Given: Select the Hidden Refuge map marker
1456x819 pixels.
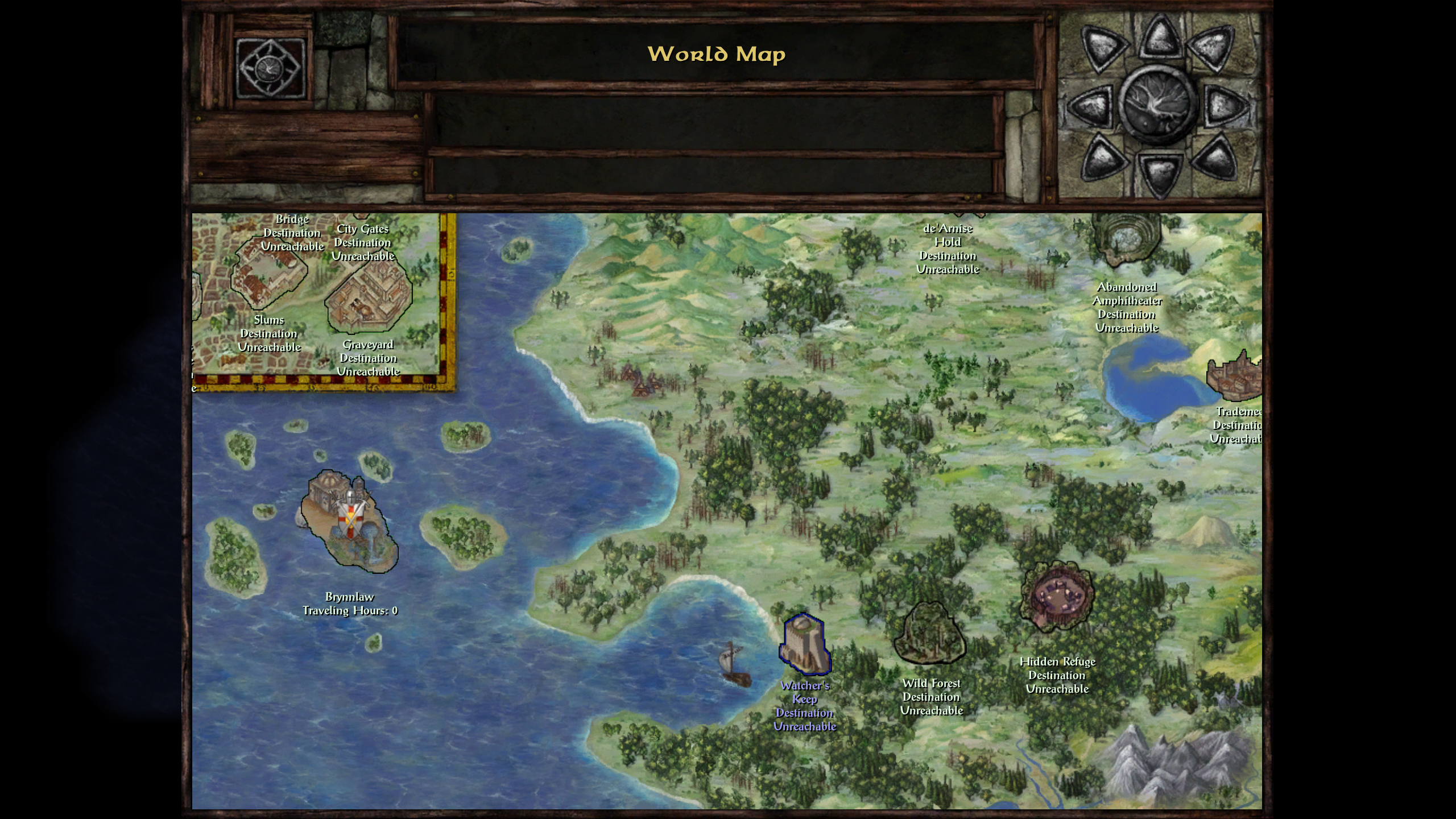Looking at the screenshot, I should point(1057,596).
